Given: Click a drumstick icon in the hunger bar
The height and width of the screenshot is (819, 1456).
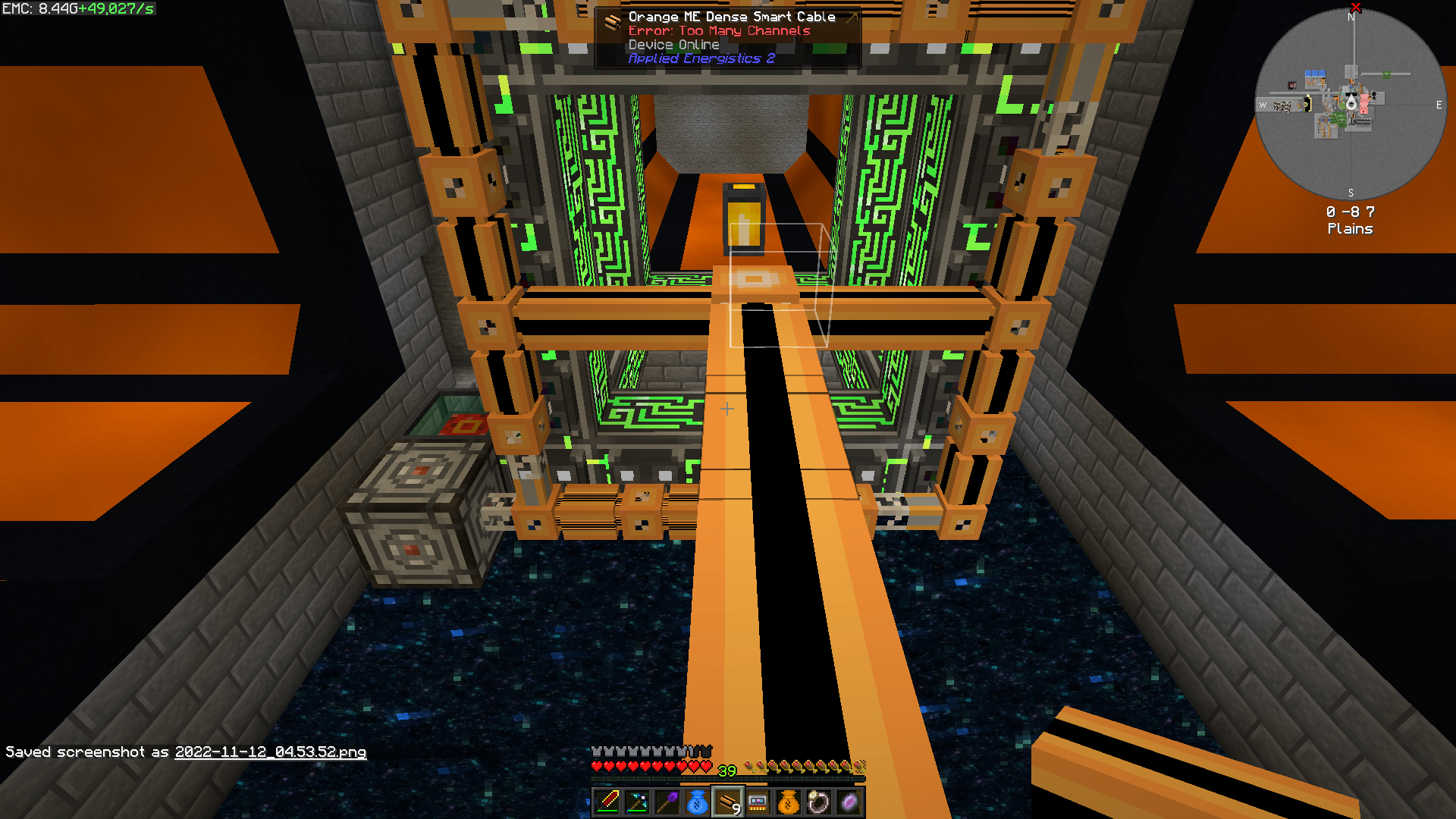Looking at the screenshot, I should coord(804,765).
